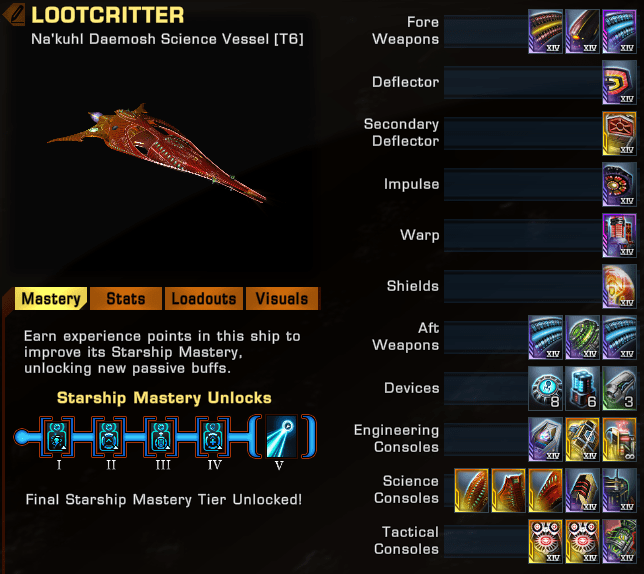
Task: Choose the Secondary Deflector slot item
Action: [x=620, y=133]
